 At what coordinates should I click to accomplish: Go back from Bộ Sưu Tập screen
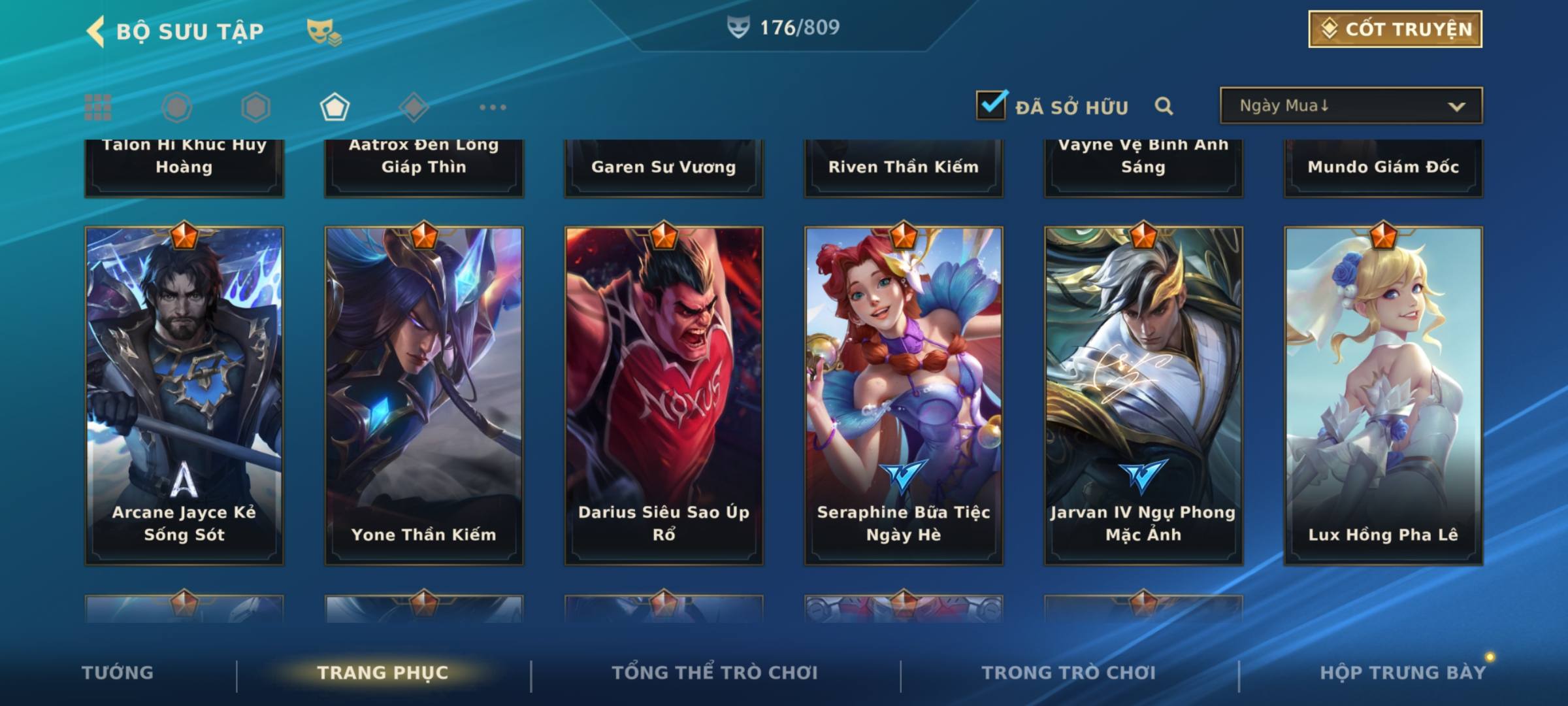96,31
